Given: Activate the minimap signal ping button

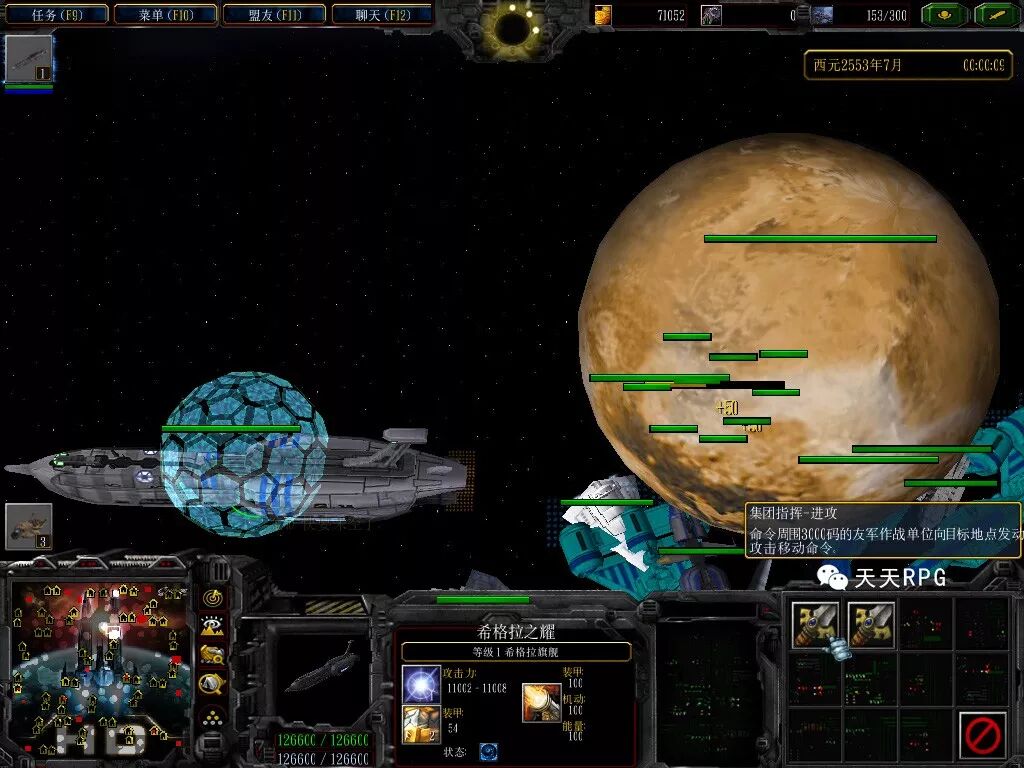Looking at the screenshot, I should (212, 598).
